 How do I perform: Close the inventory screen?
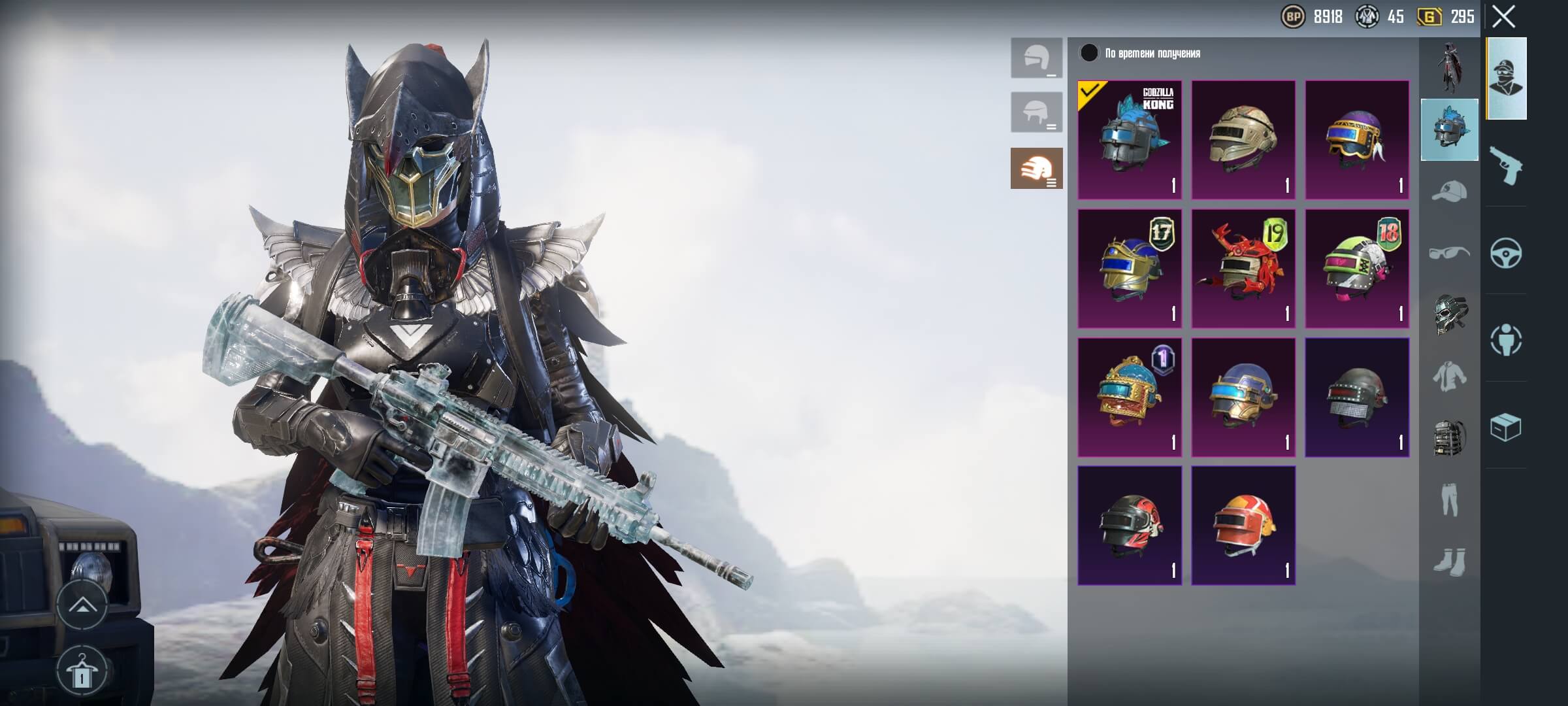click(1503, 17)
